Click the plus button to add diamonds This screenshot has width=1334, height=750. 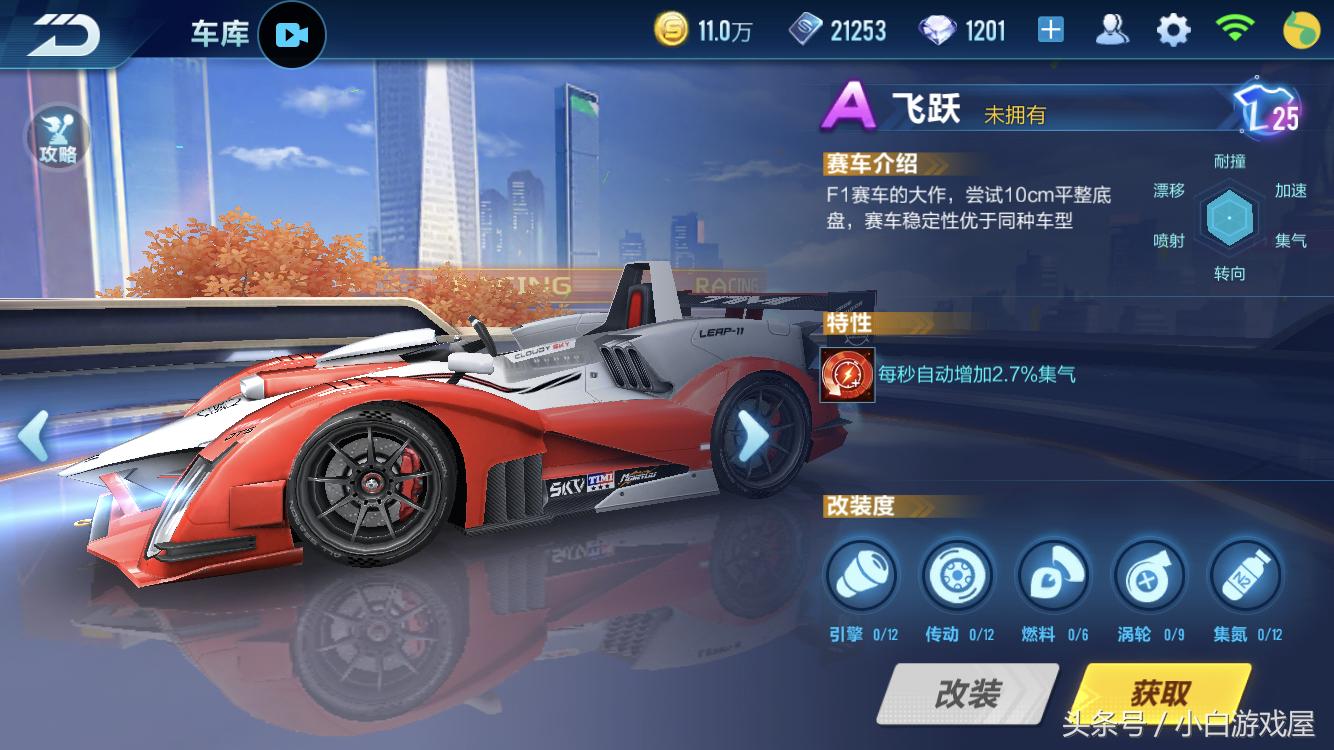1051,29
